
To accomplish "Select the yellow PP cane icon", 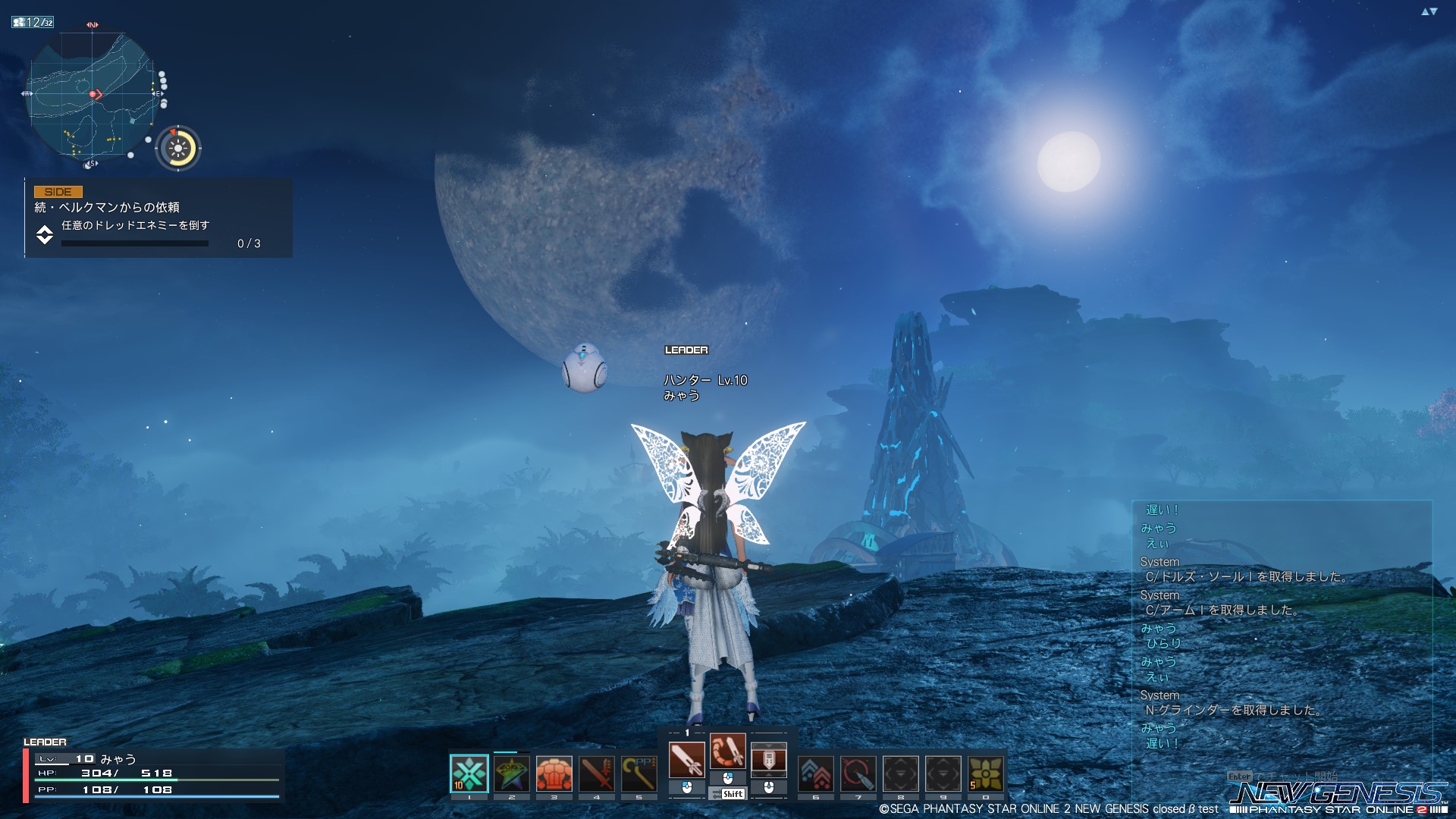I will click(x=639, y=773).
